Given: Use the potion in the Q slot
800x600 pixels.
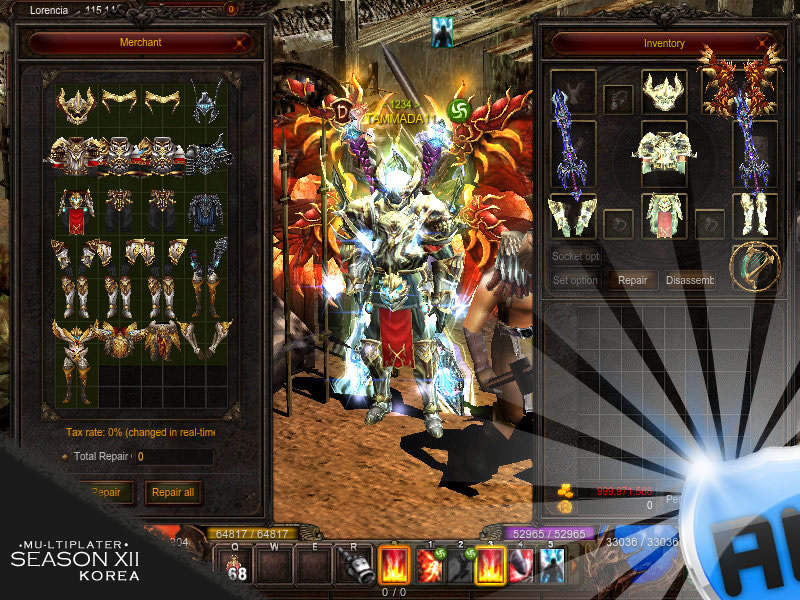Looking at the screenshot, I should click(x=237, y=566).
